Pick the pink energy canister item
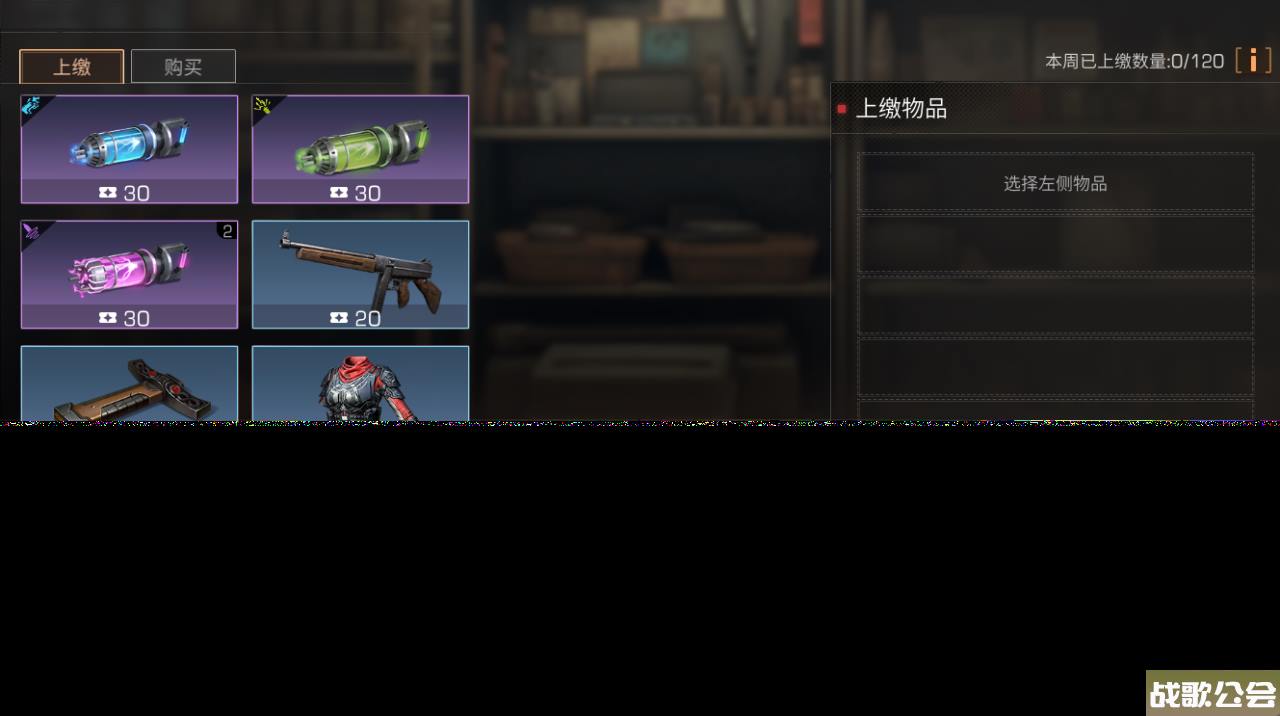This screenshot has width=1280, height=716. pyautogui.click(x=129, y=274)
